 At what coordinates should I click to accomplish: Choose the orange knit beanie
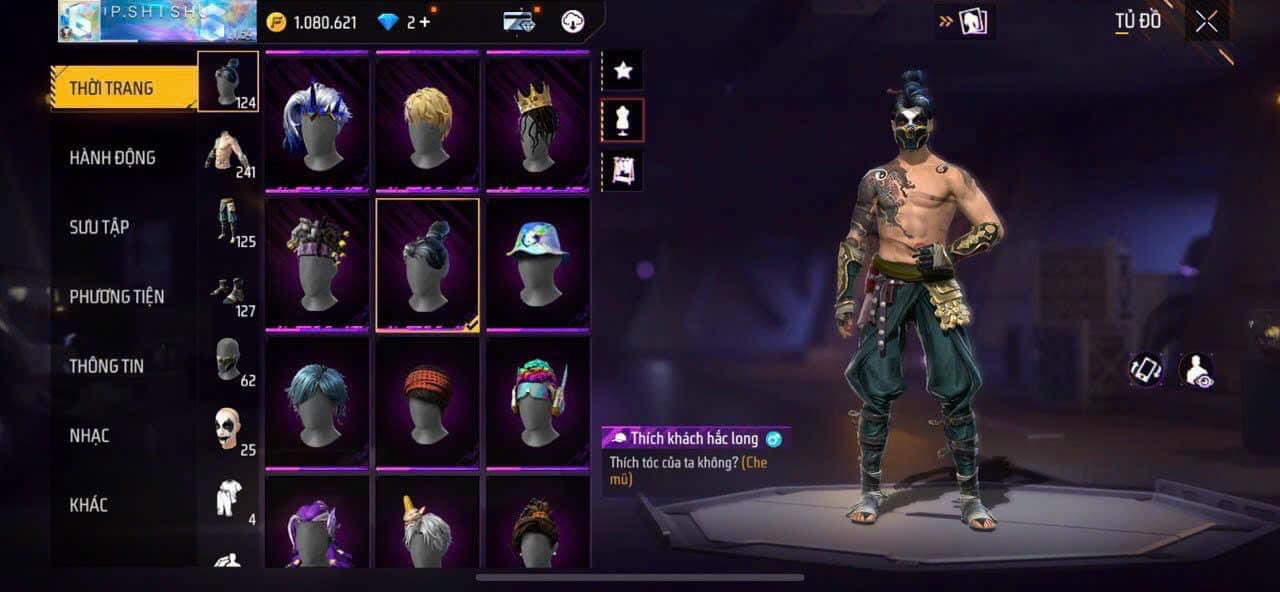click(x=428, y=402)
